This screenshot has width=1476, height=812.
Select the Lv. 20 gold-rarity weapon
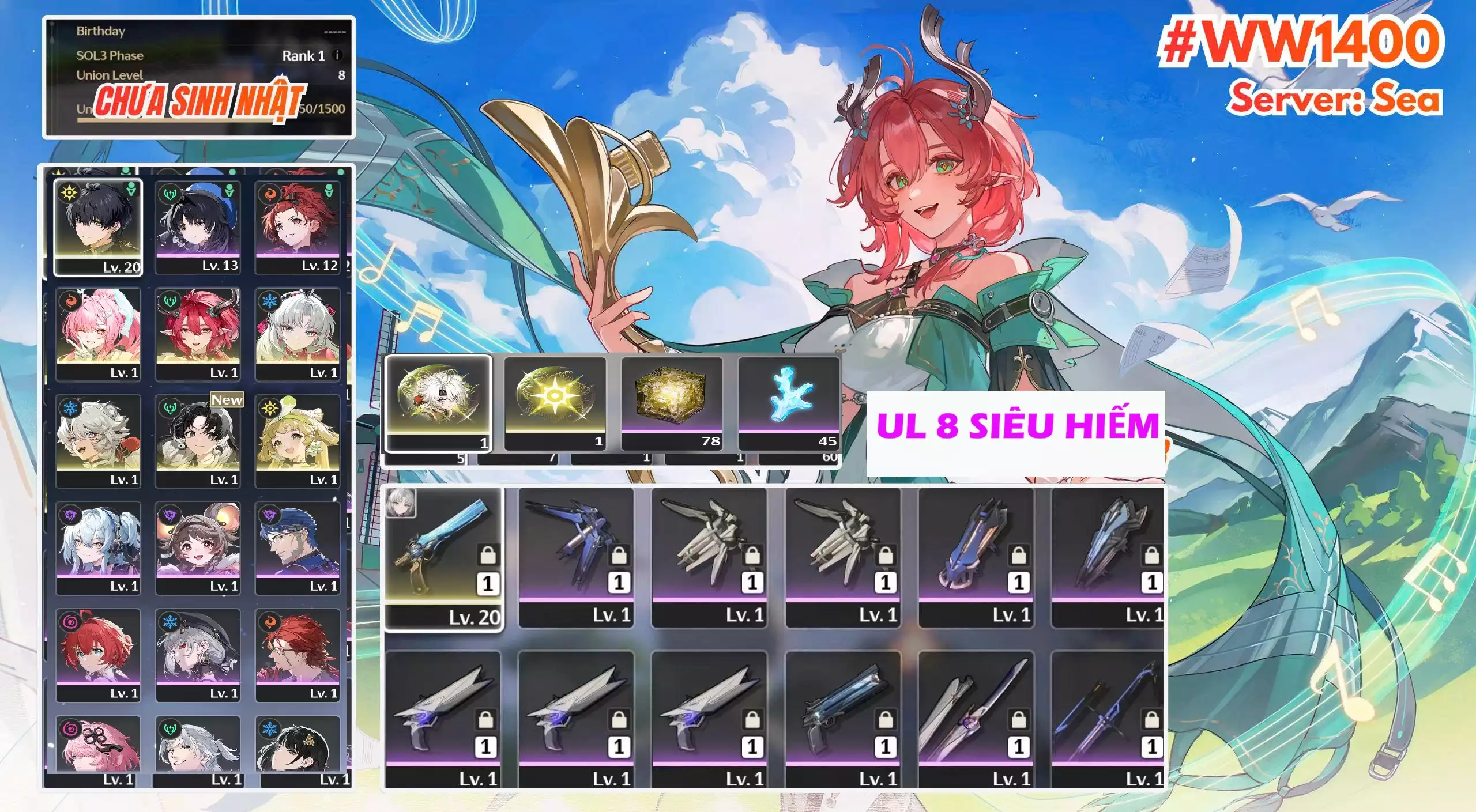click(443, 558)
